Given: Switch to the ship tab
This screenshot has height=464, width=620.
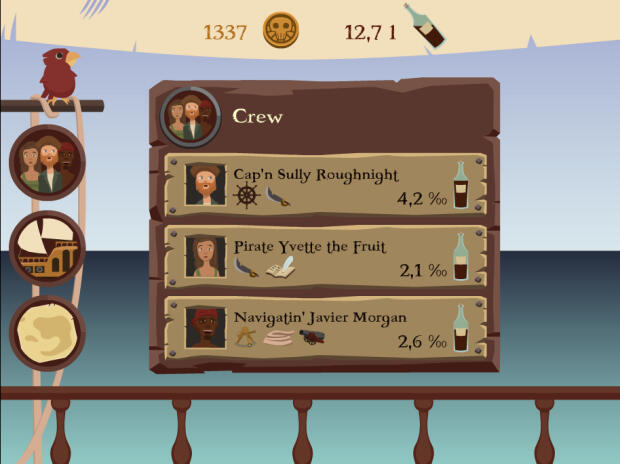Looking at the screenshot, I should tap(47, 249).
